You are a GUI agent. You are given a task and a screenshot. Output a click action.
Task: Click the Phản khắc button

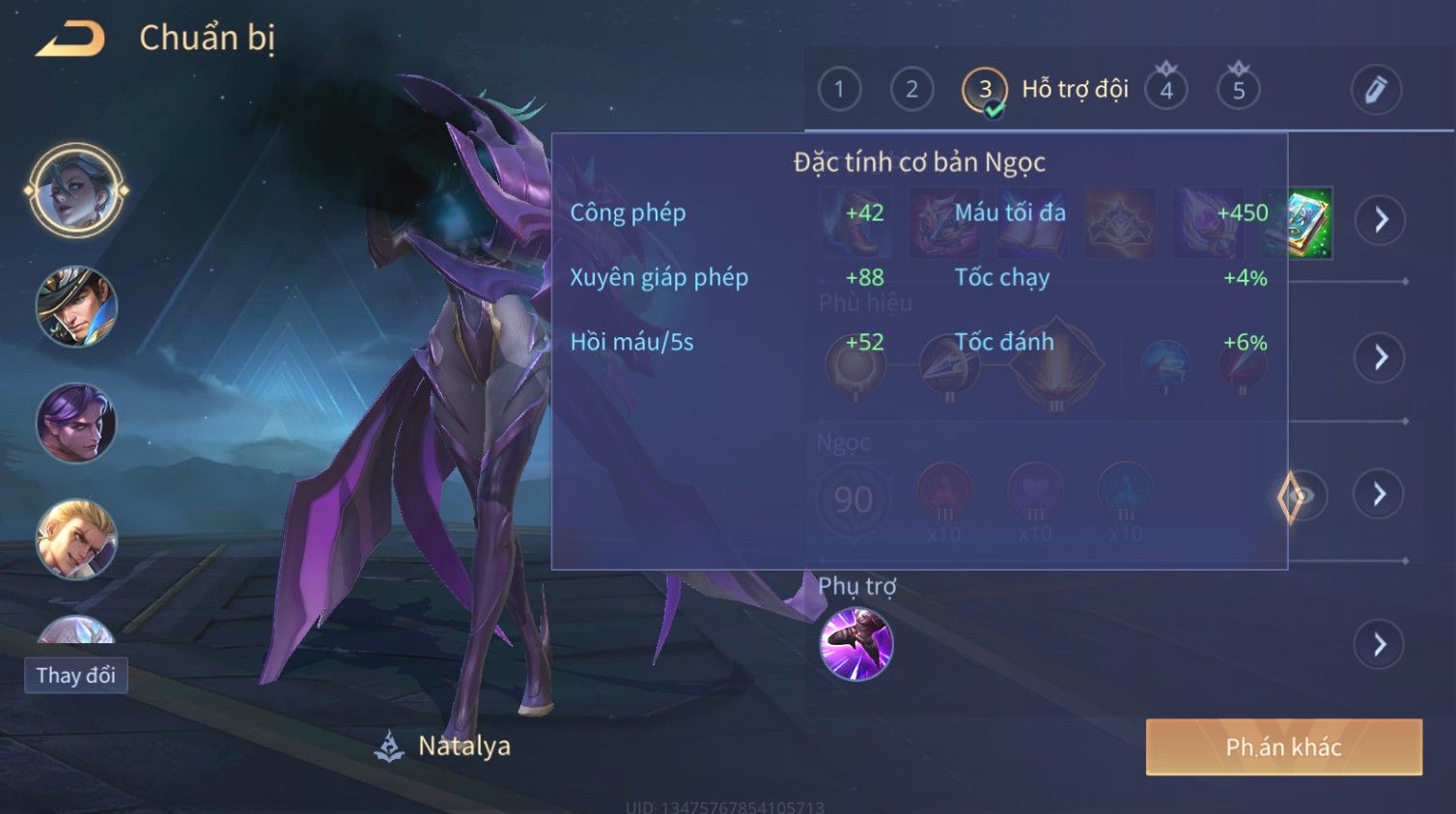(x=1283, y=747)
